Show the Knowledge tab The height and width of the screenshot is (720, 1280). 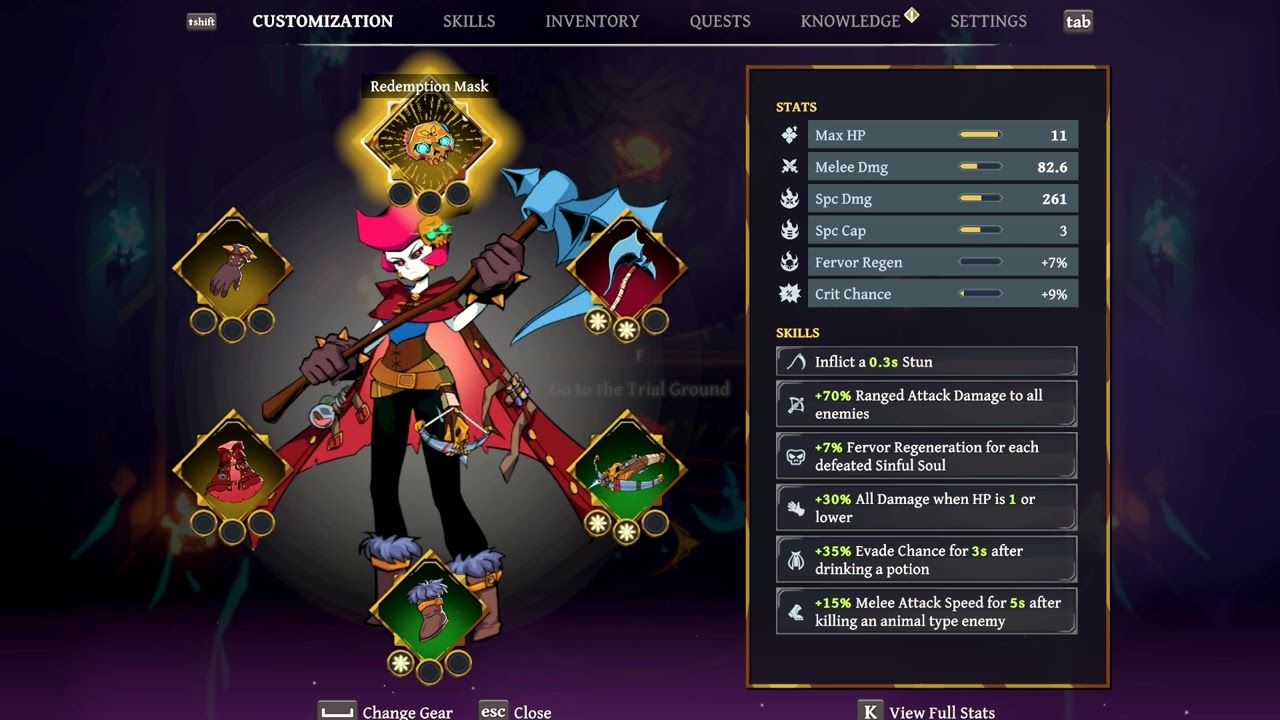point(850,21)
